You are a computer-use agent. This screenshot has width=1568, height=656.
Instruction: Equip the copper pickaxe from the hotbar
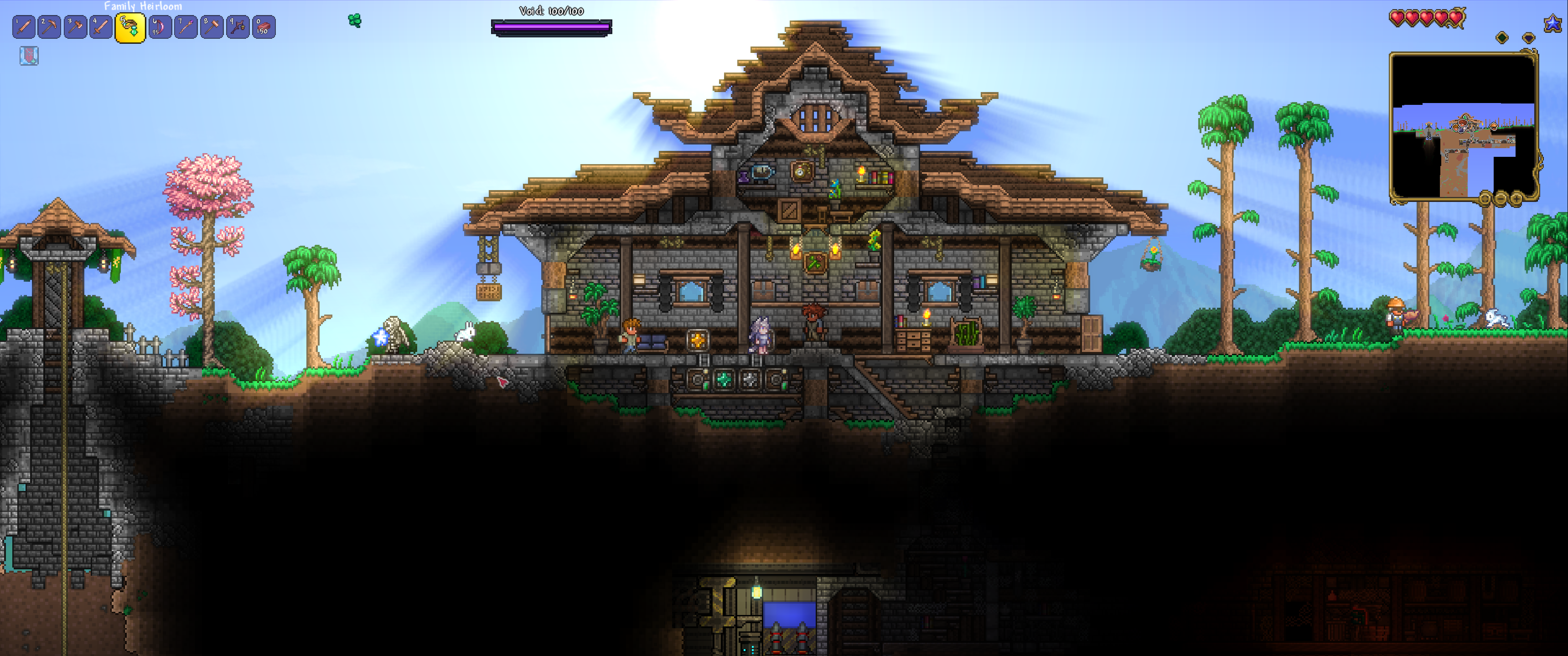tap(49, 27)
